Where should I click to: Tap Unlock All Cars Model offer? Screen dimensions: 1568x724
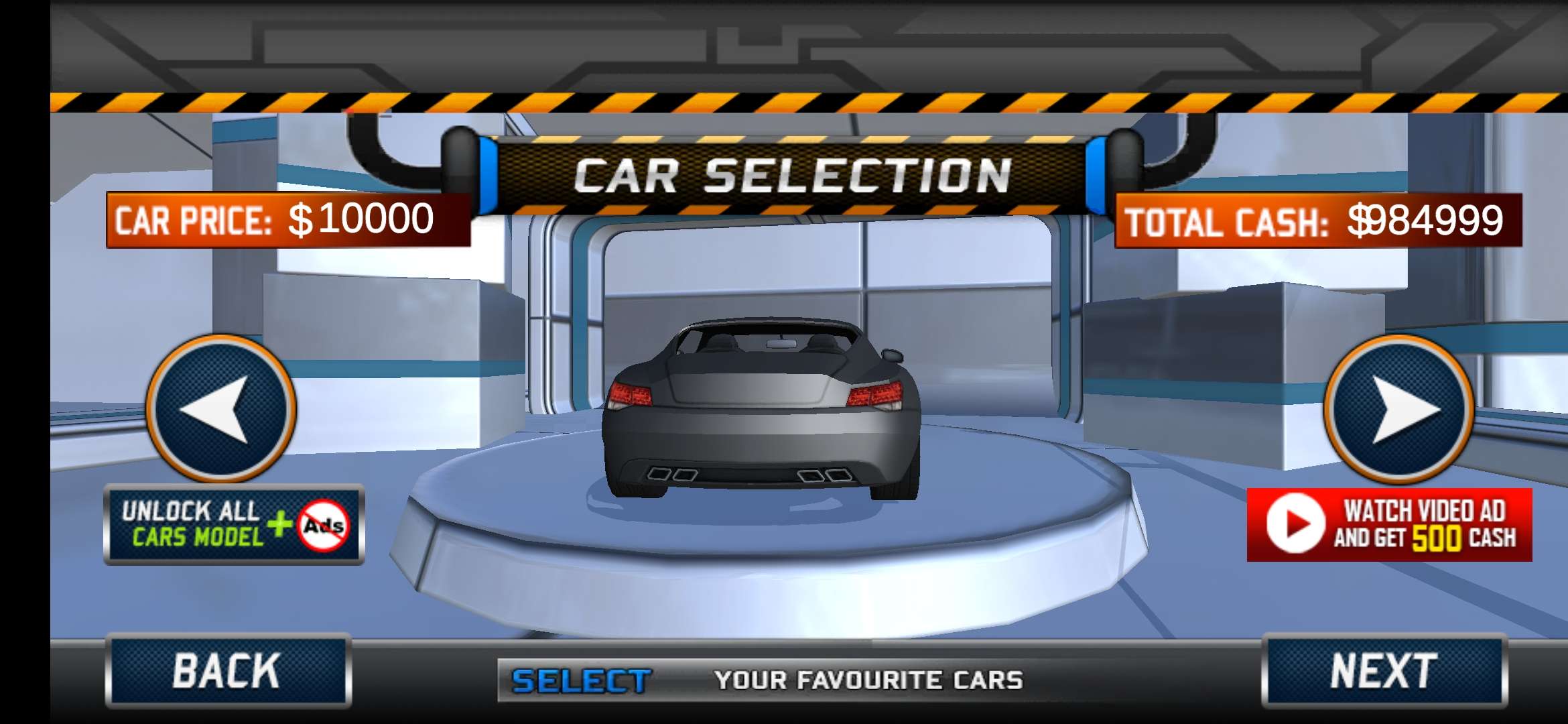(x=234, y=524)
